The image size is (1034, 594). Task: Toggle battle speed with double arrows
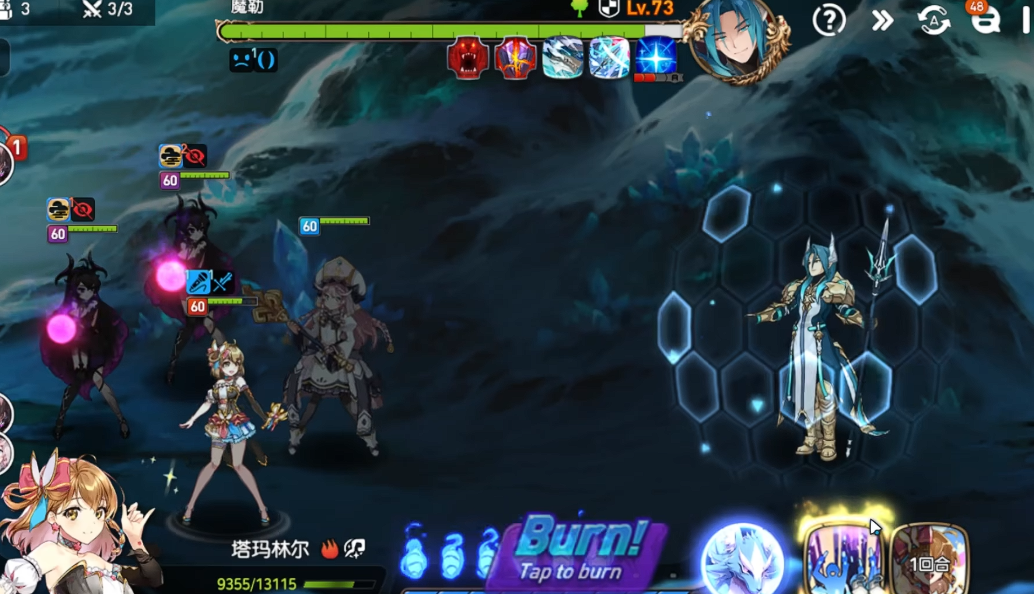(882, 20)
